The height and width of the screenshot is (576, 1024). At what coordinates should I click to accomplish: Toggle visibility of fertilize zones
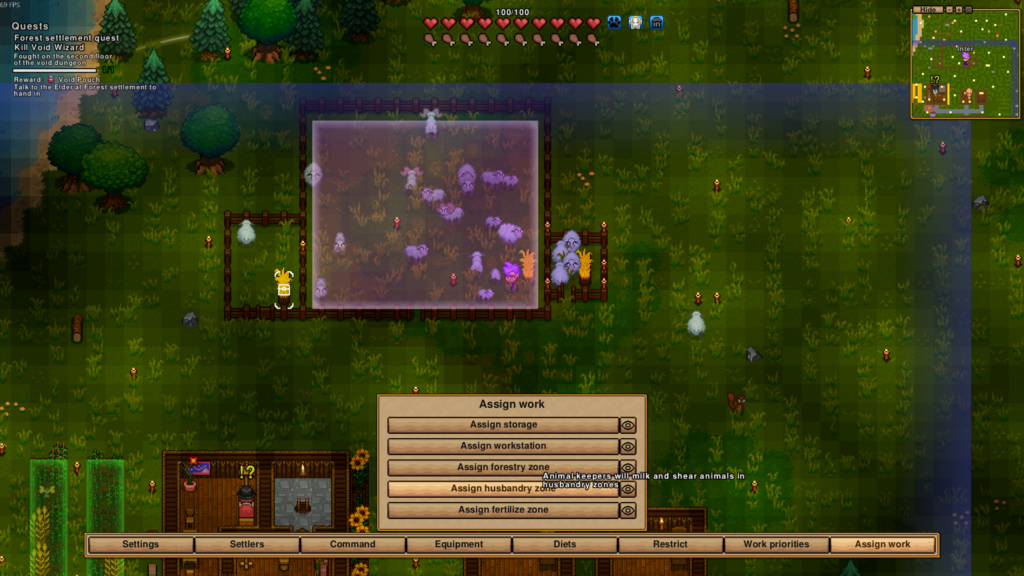[628, 510]
